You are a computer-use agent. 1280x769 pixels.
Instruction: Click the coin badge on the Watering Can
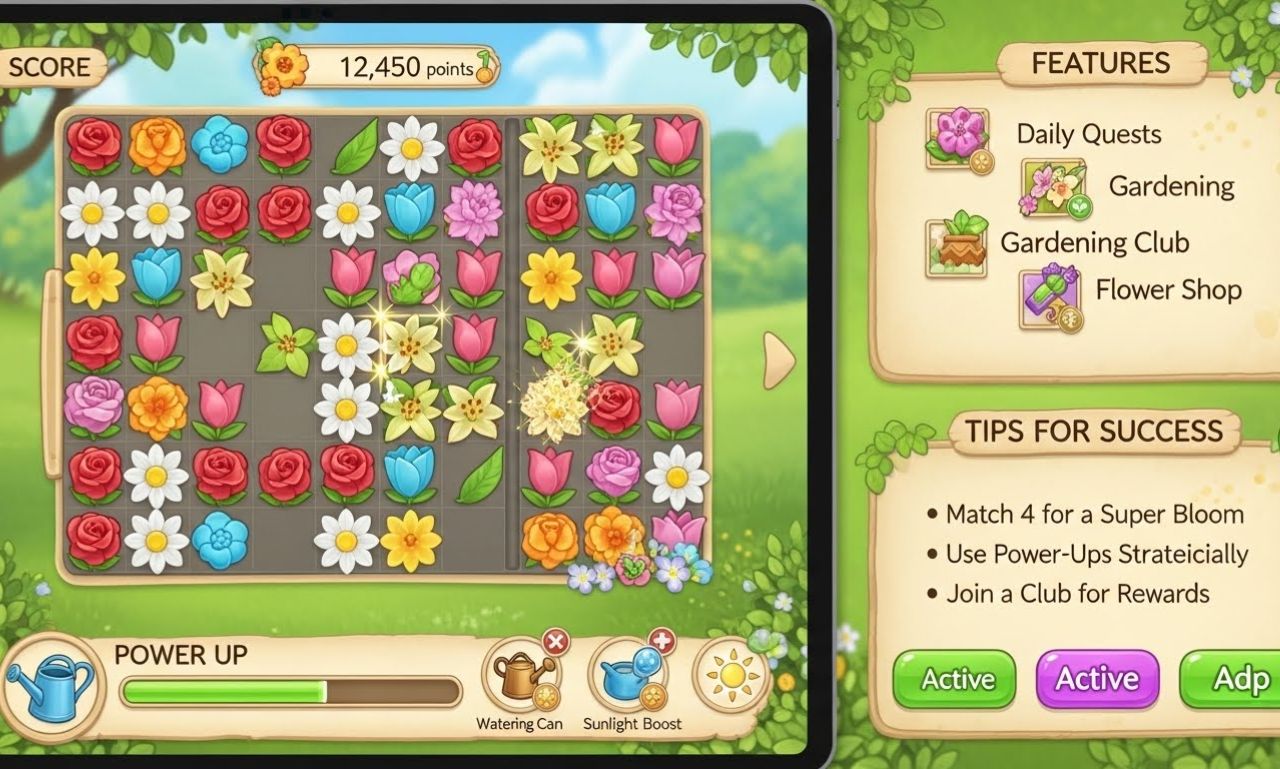click(x=545, y=697)
